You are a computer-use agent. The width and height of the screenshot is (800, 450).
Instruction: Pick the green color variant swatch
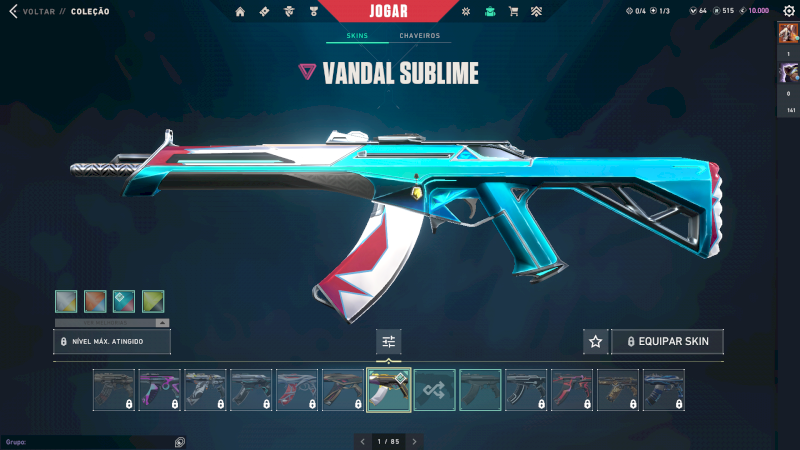[x=153, y=301]
